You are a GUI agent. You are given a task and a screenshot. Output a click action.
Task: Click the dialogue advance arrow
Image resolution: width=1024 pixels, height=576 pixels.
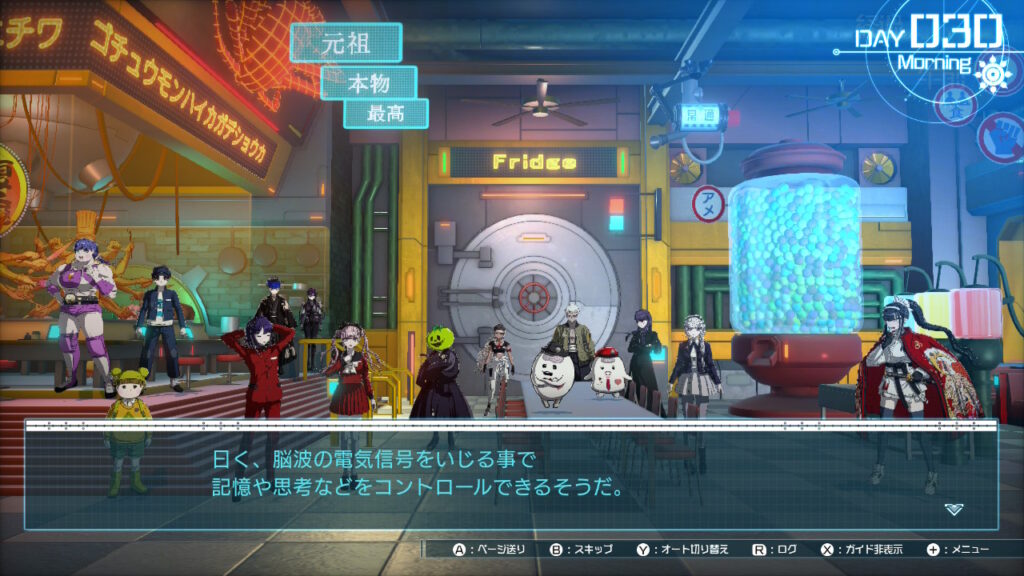pyautogui.click(x=953, y=509)
